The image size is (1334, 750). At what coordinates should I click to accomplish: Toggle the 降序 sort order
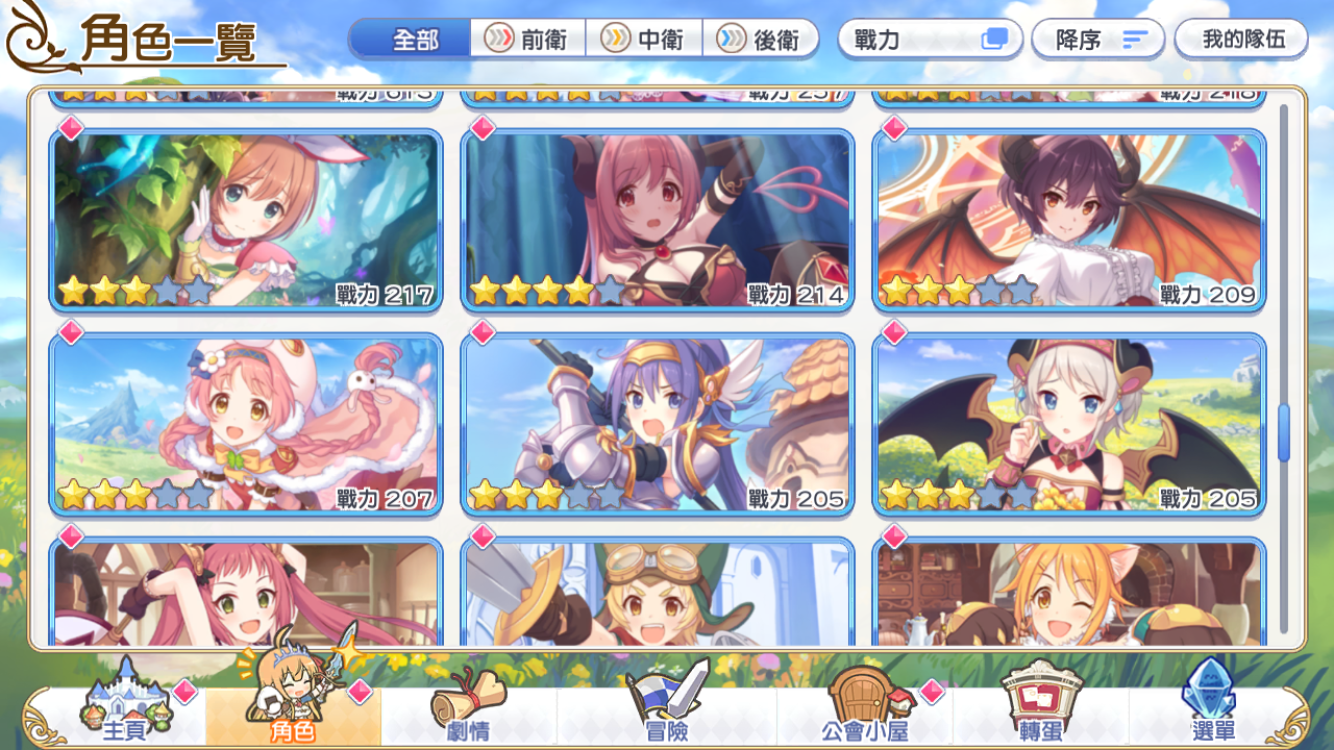(1098, 39)
